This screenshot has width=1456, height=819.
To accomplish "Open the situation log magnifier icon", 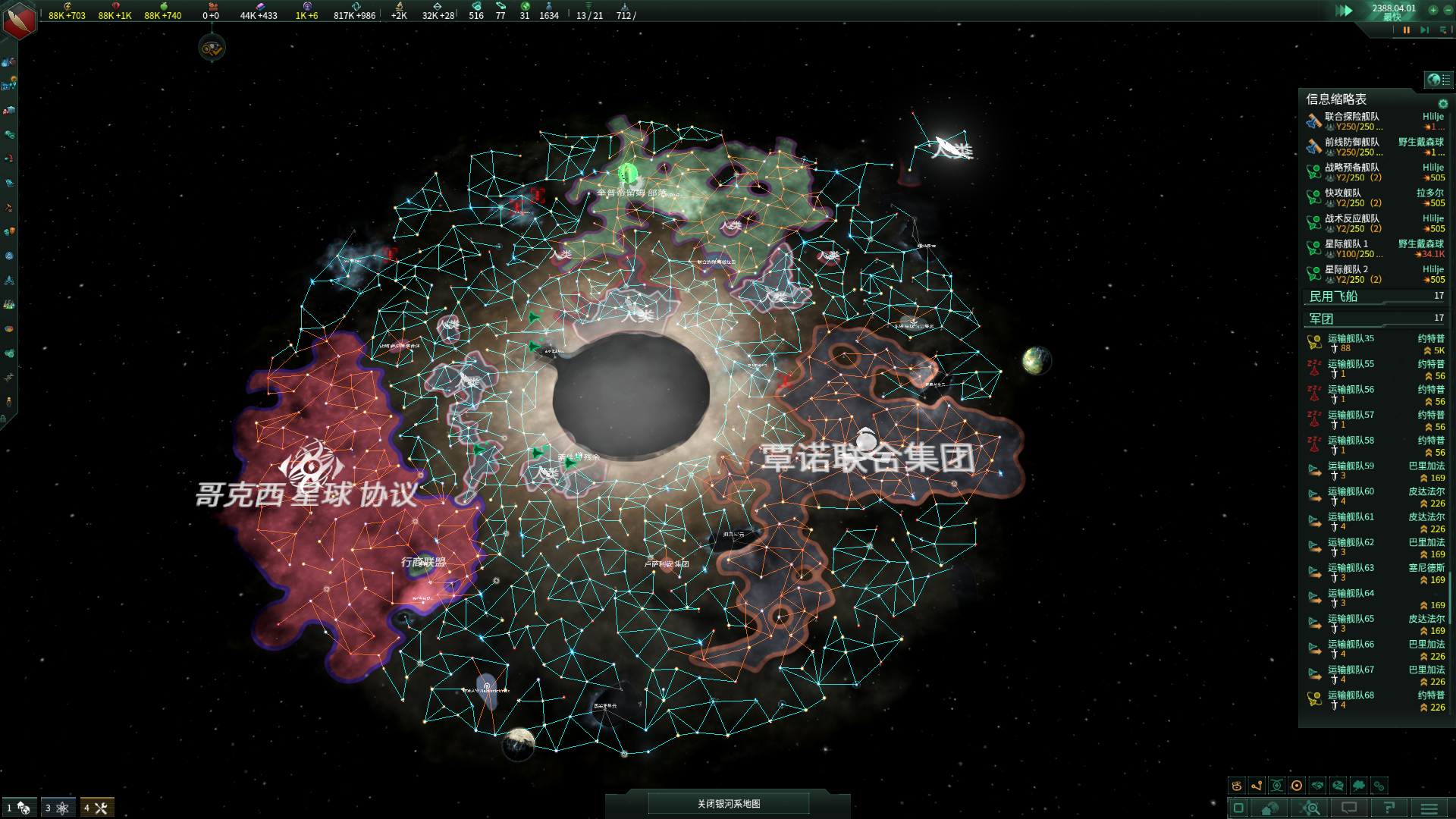I will (x=1310, y=808).
